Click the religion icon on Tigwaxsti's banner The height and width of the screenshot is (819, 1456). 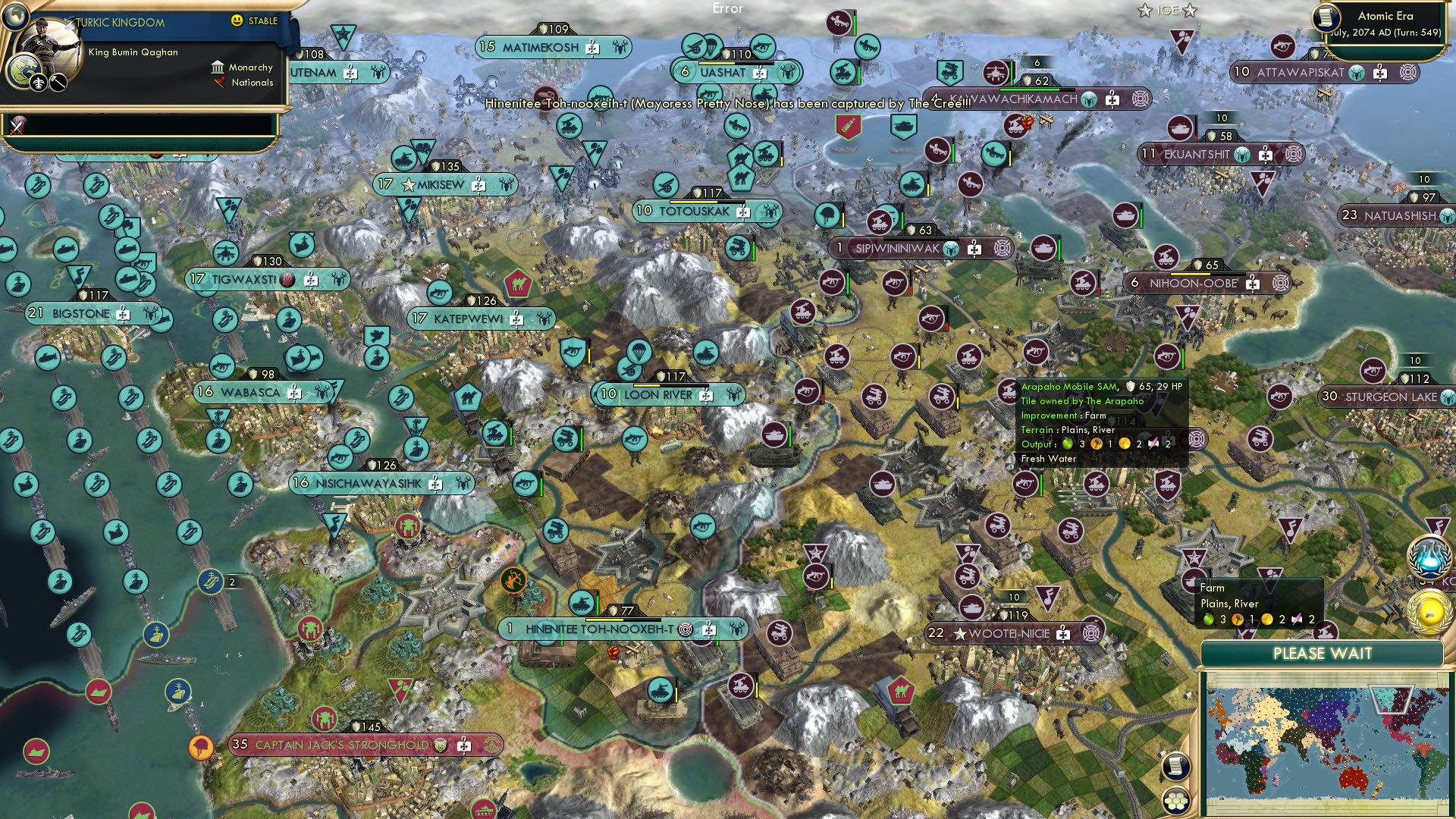286,279
